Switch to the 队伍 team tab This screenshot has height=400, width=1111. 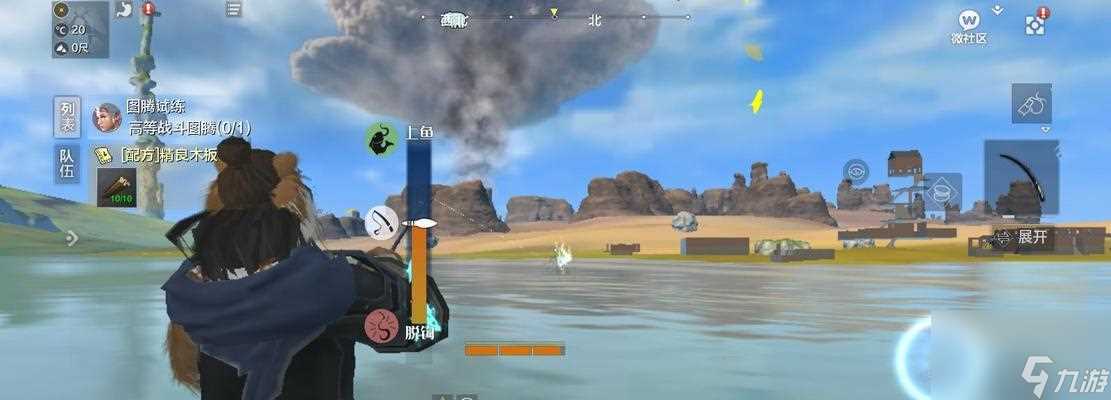(x=67, y=164)
